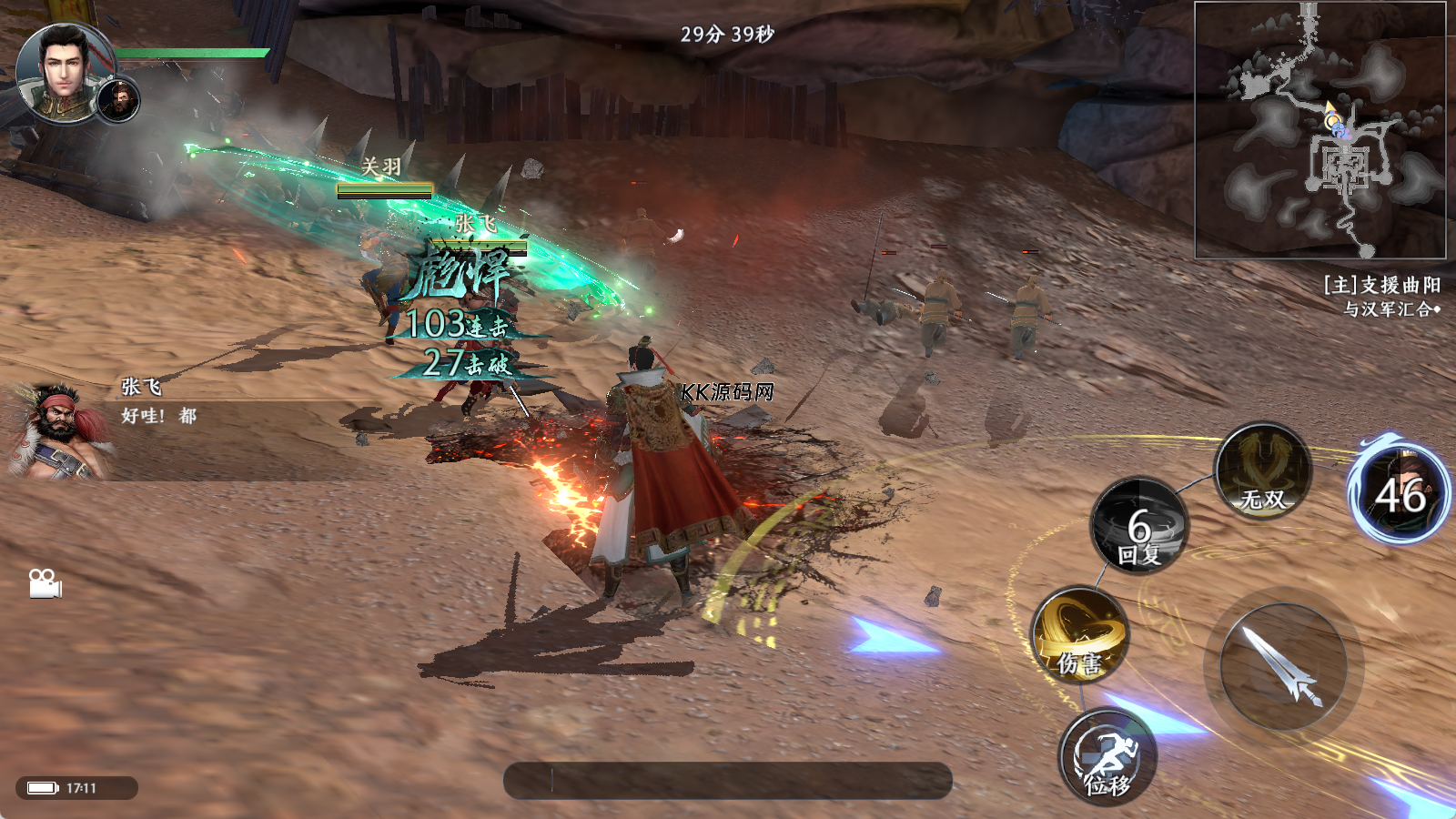
Task: Open the 支援曲阳 main quest tracker
Action: (x=1381, y=296)
